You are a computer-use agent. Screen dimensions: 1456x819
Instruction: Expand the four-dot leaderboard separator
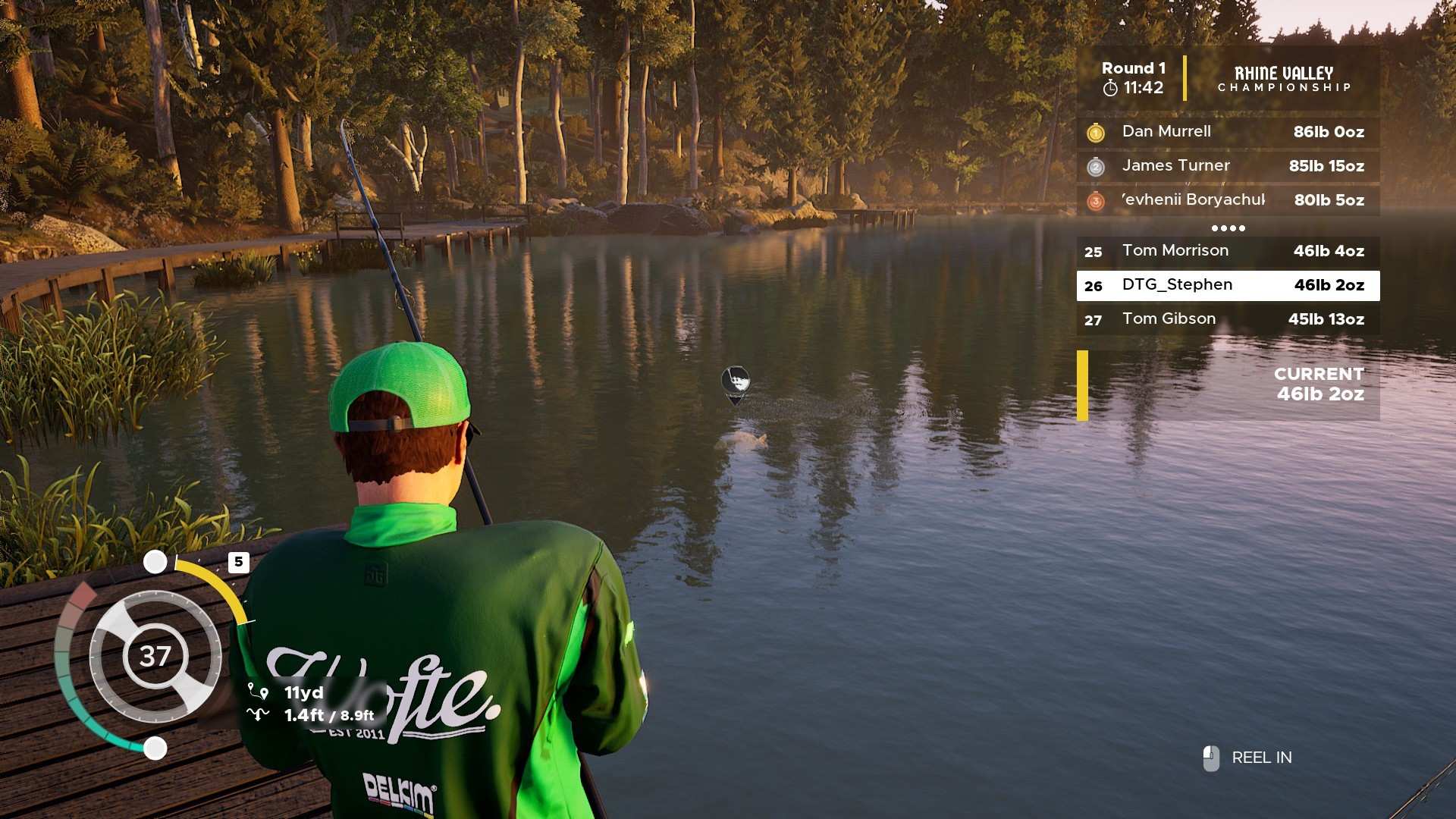click(1228, 227)
